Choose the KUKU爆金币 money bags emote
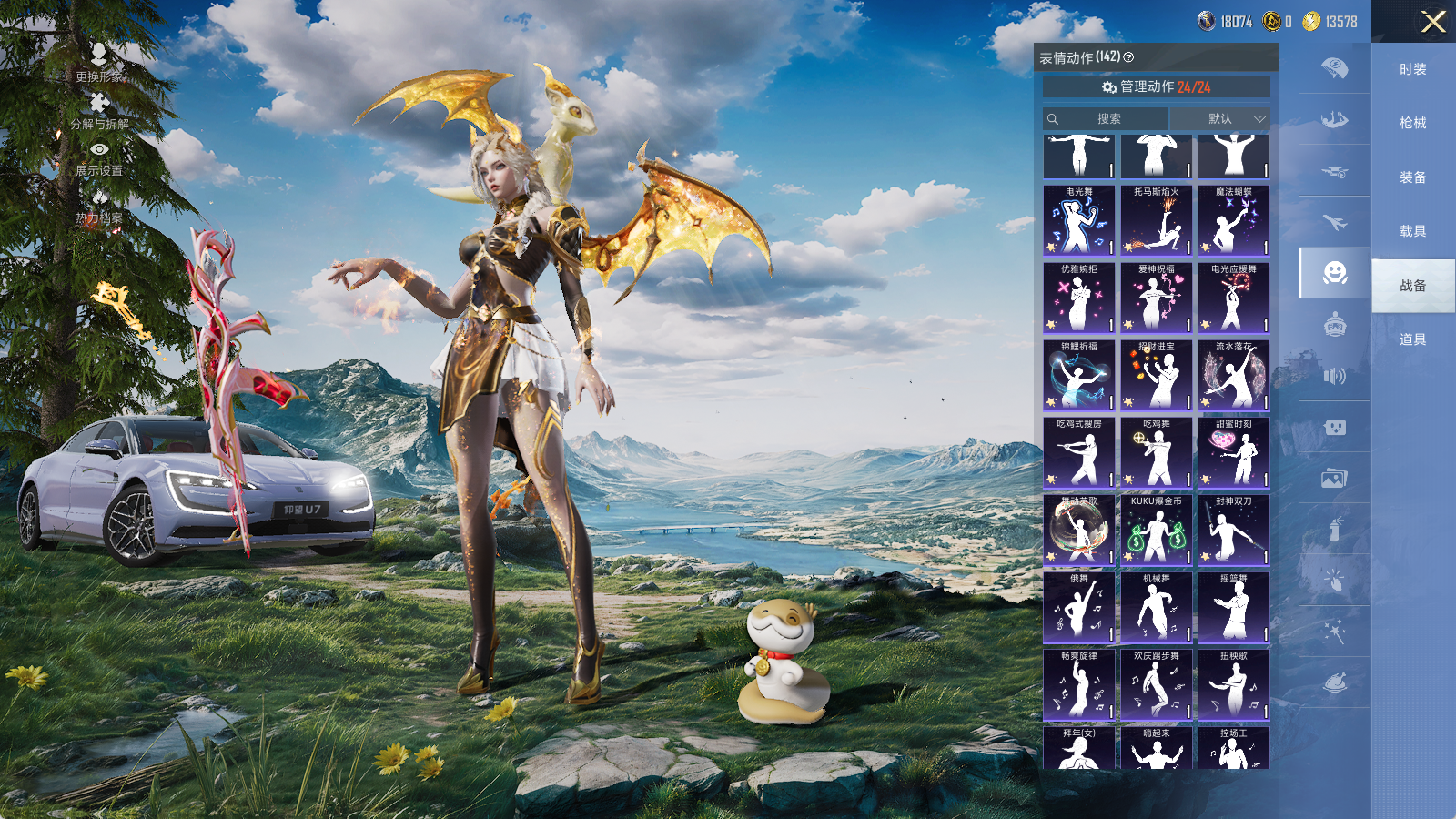The width and height of the screenshot is (1456, 819). pyautogui.click(x=1156, y=530)
